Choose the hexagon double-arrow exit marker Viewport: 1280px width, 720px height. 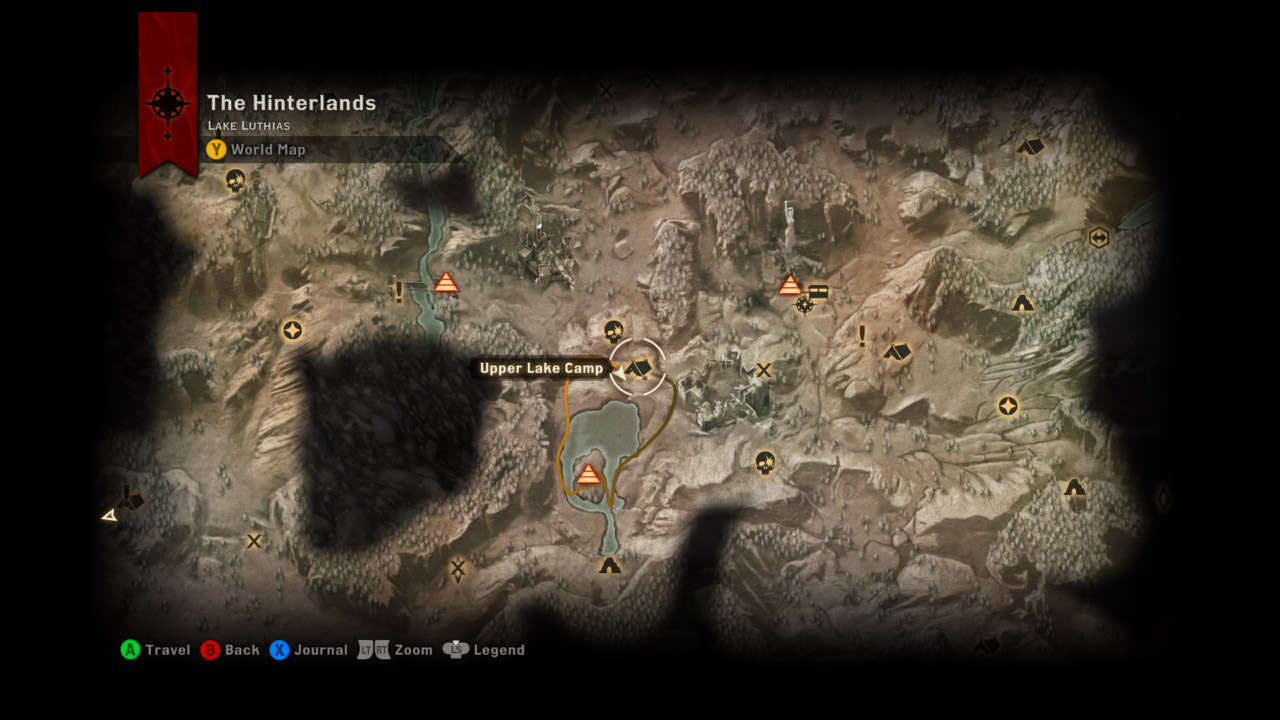pyautogui.click(x=1099, y=238)
